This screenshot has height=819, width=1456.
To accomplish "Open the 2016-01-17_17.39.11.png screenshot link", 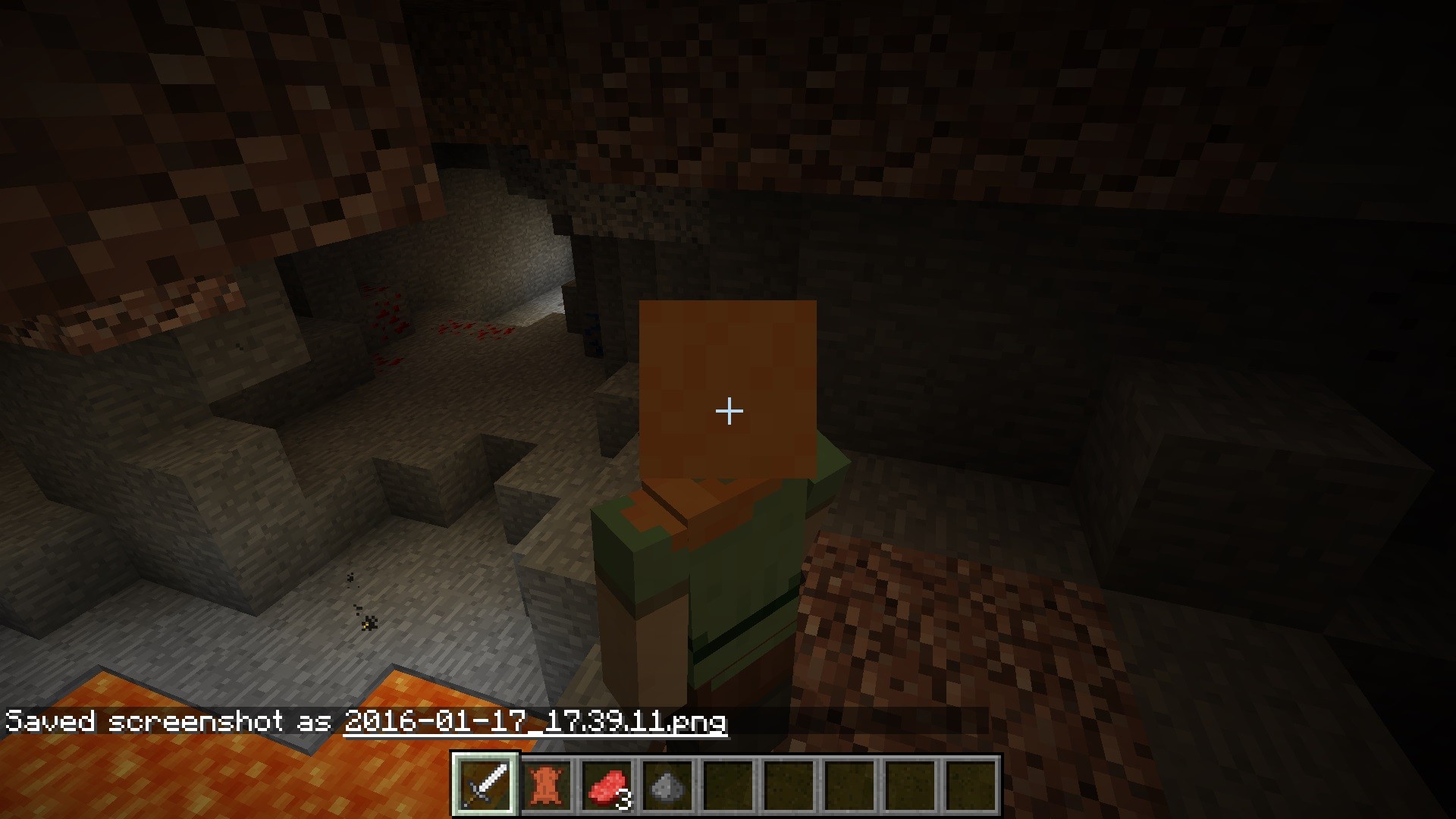I will [535, 723].
